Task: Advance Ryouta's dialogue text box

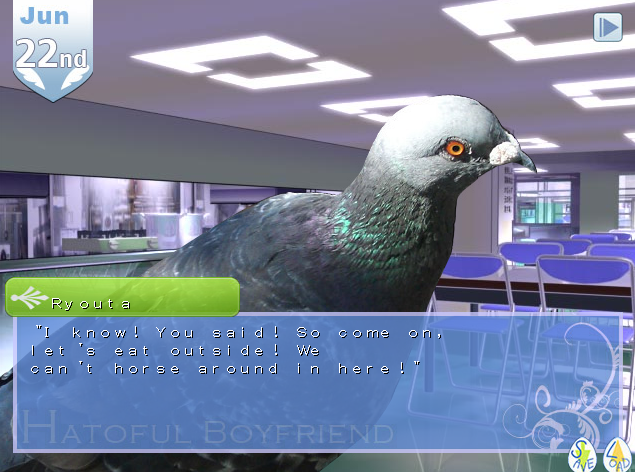Action: [300, 380]
